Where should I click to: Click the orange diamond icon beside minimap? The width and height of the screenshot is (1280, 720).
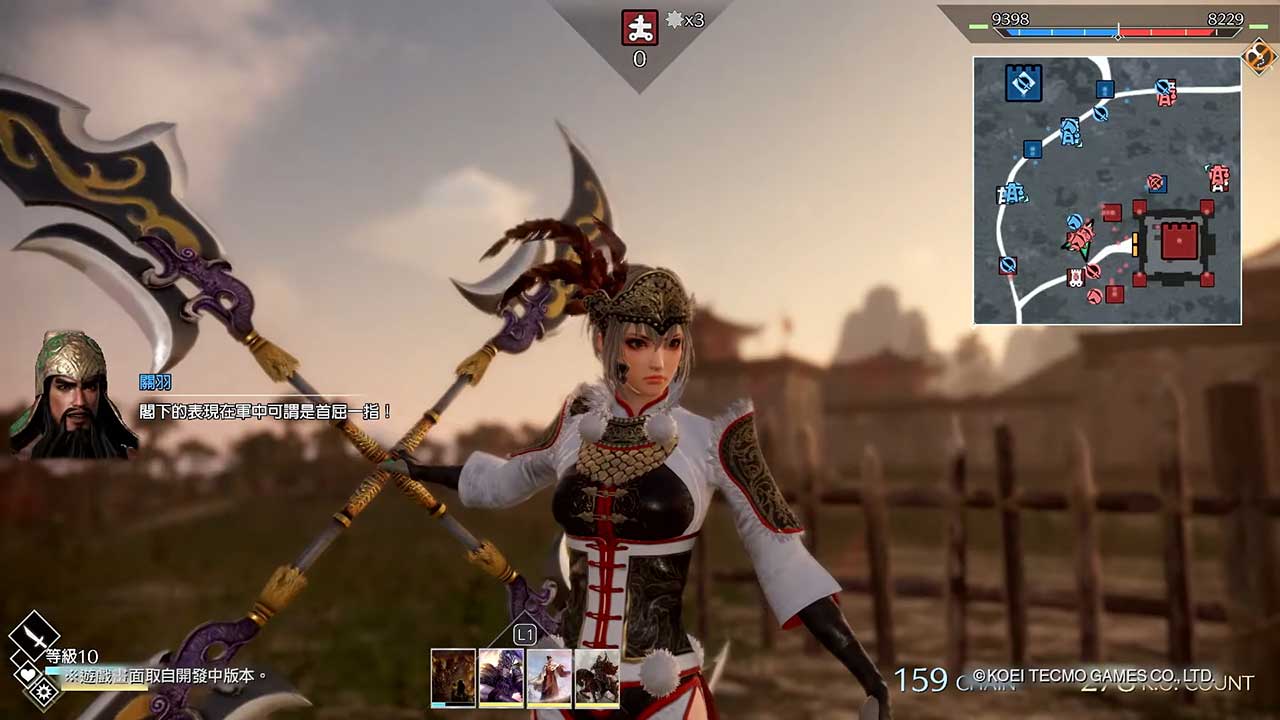click(1259, 57)
